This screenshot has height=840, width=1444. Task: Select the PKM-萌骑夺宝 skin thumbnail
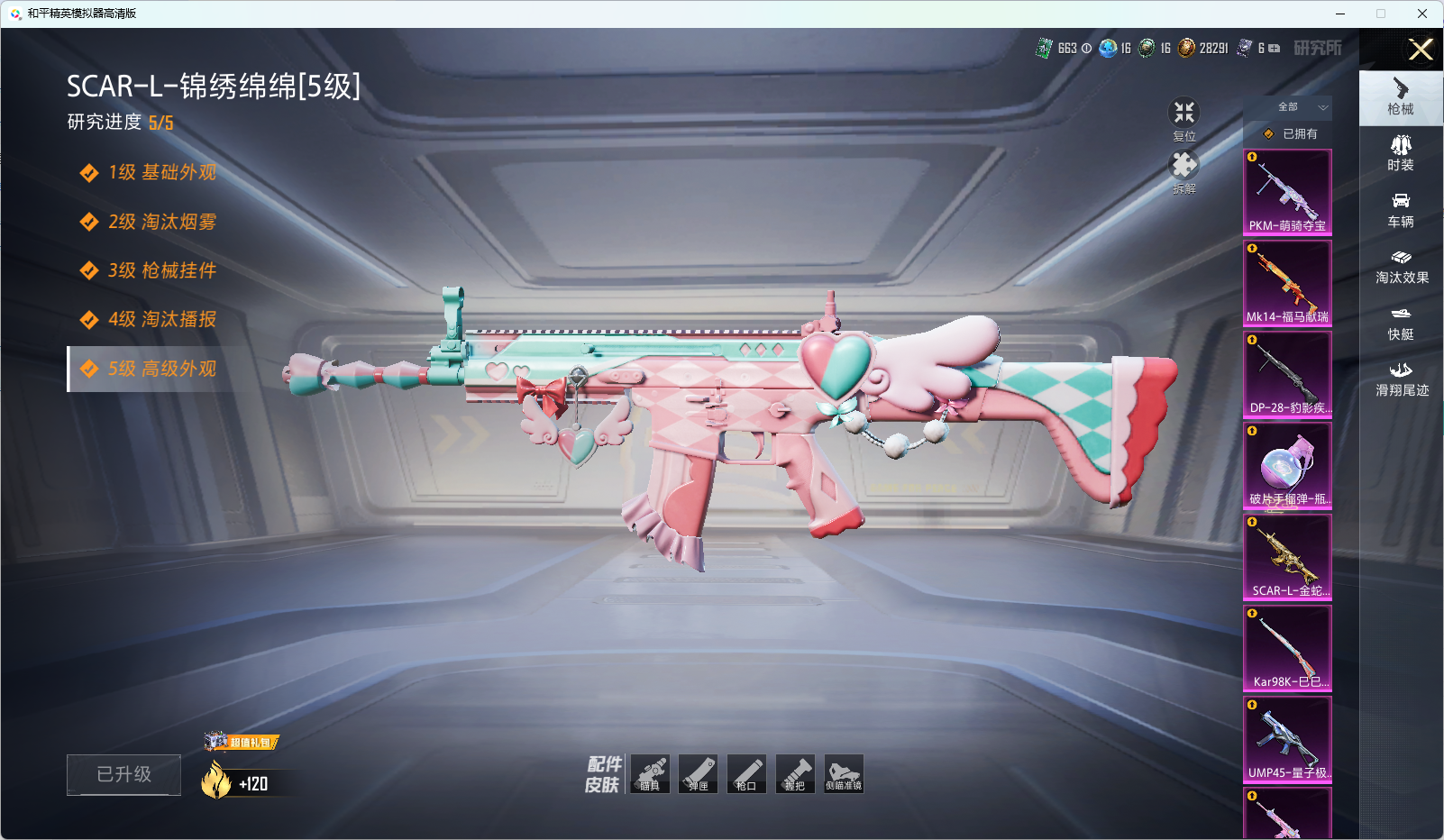click(1287, 192)
